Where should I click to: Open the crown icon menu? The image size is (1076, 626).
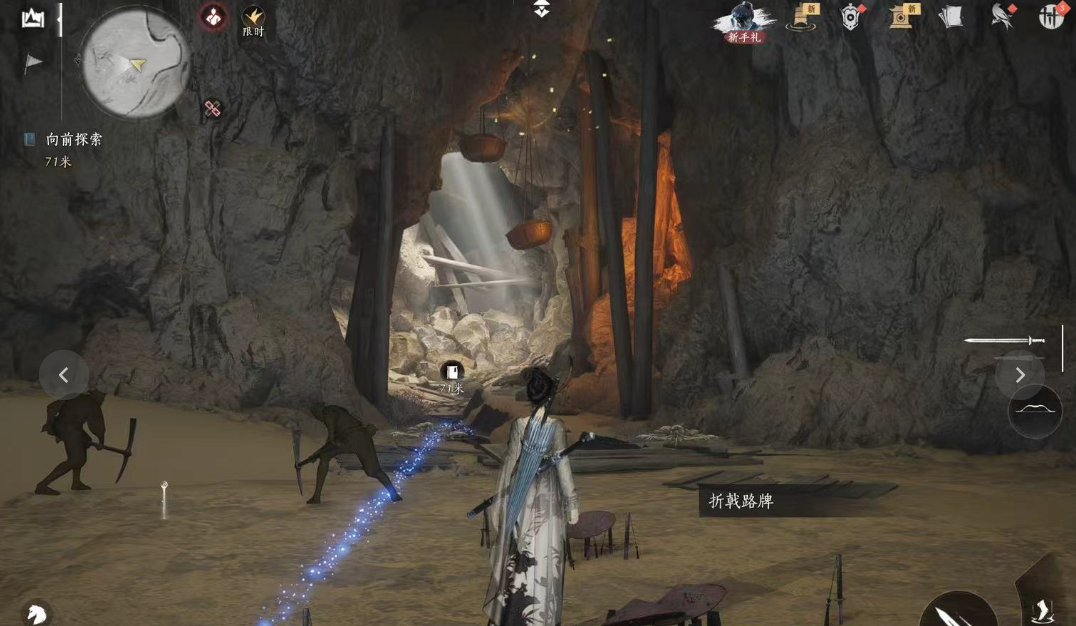tap(32, 18)
